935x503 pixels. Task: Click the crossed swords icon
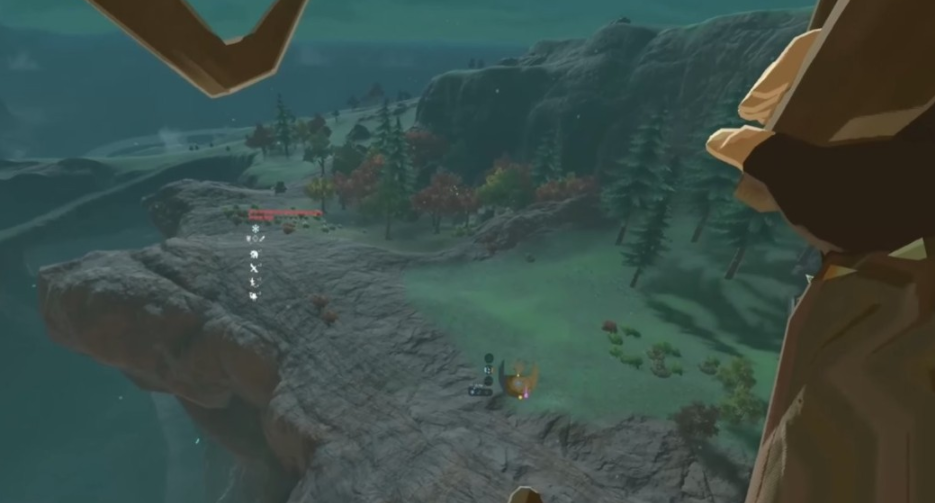point(254,269)
